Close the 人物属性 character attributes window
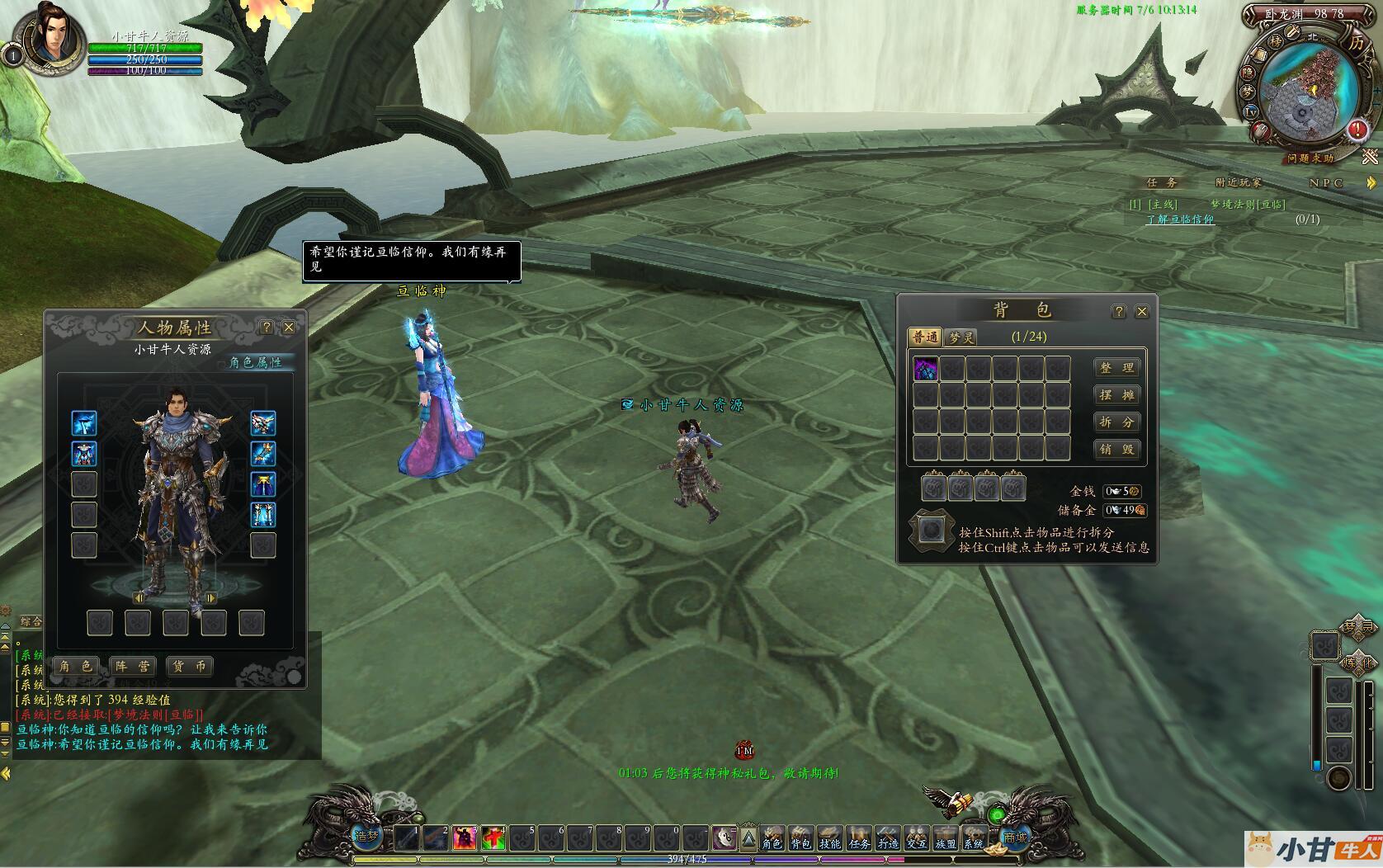Screen dimensions: 1383x868 (x=289, y=328)
